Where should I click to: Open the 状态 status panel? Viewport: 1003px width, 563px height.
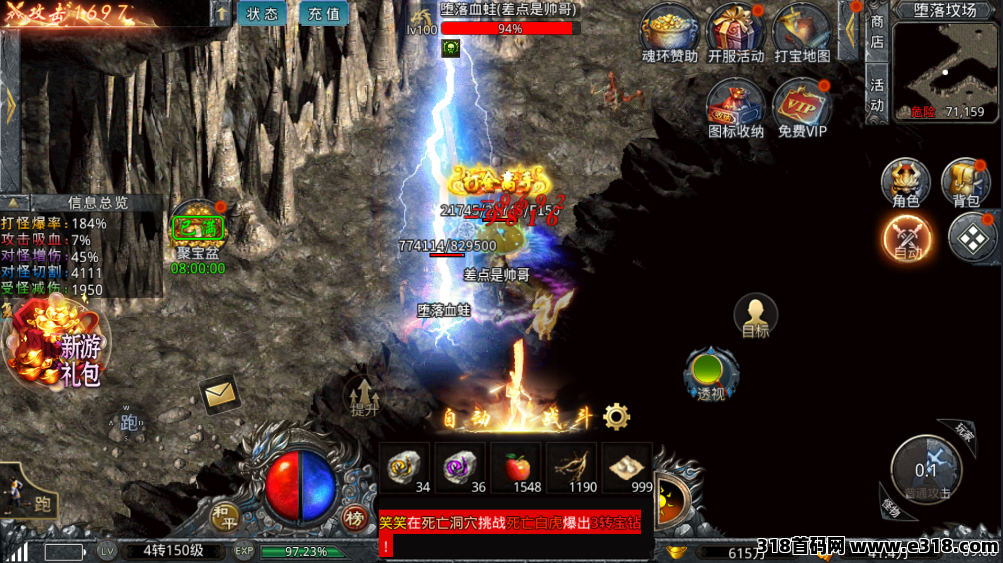click(x=262, y=14)
